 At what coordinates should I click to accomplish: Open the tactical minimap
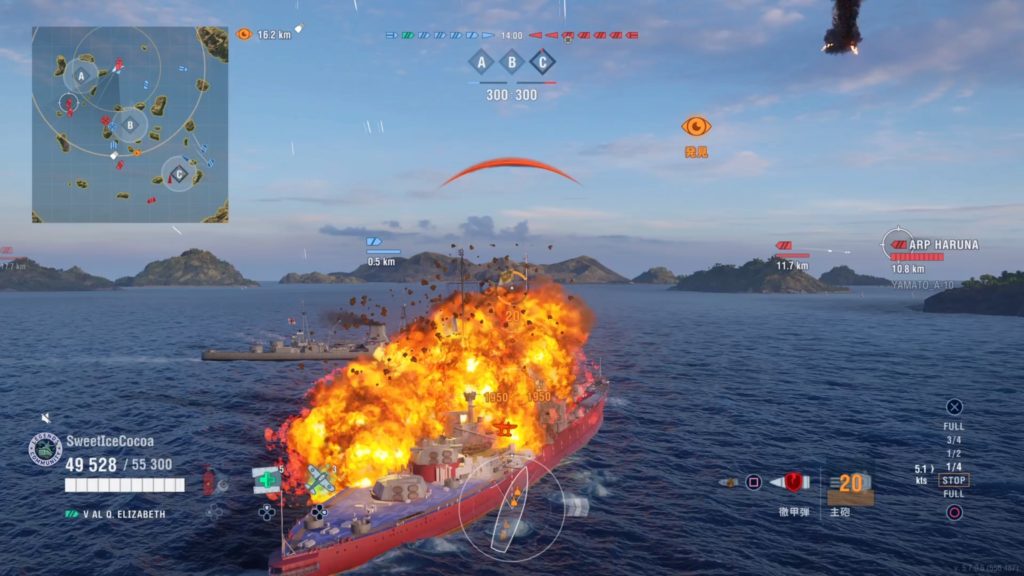coord(130,124)
